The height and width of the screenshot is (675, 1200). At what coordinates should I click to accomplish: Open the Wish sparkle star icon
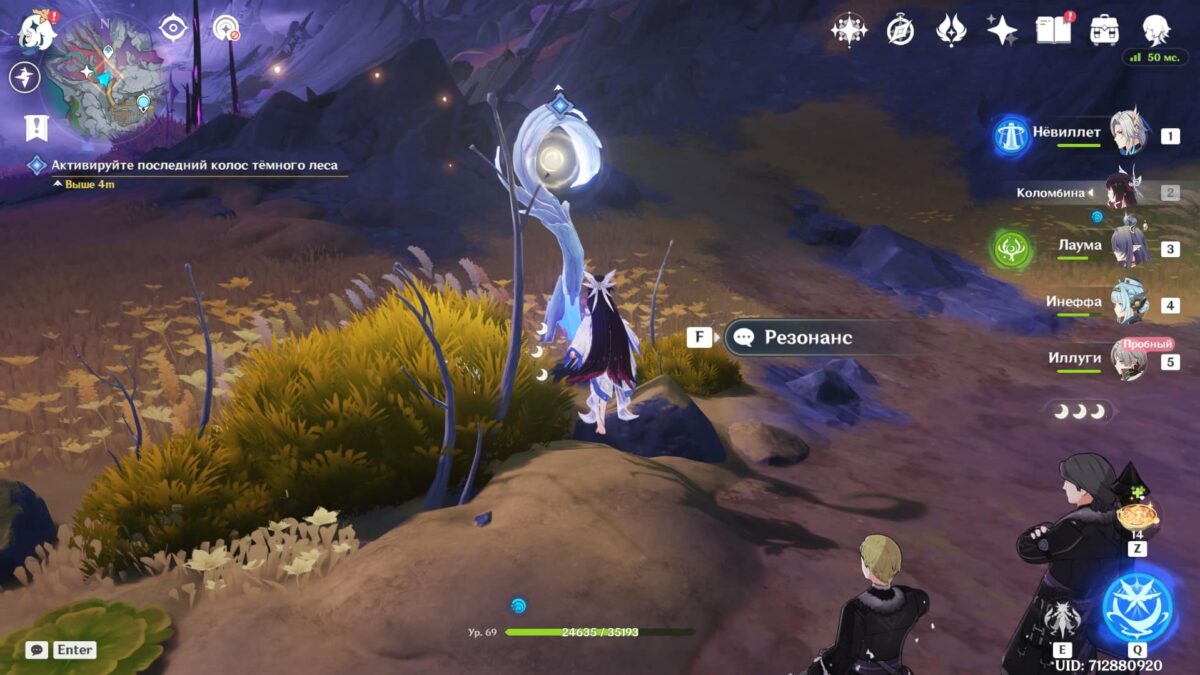[1002, 30]
